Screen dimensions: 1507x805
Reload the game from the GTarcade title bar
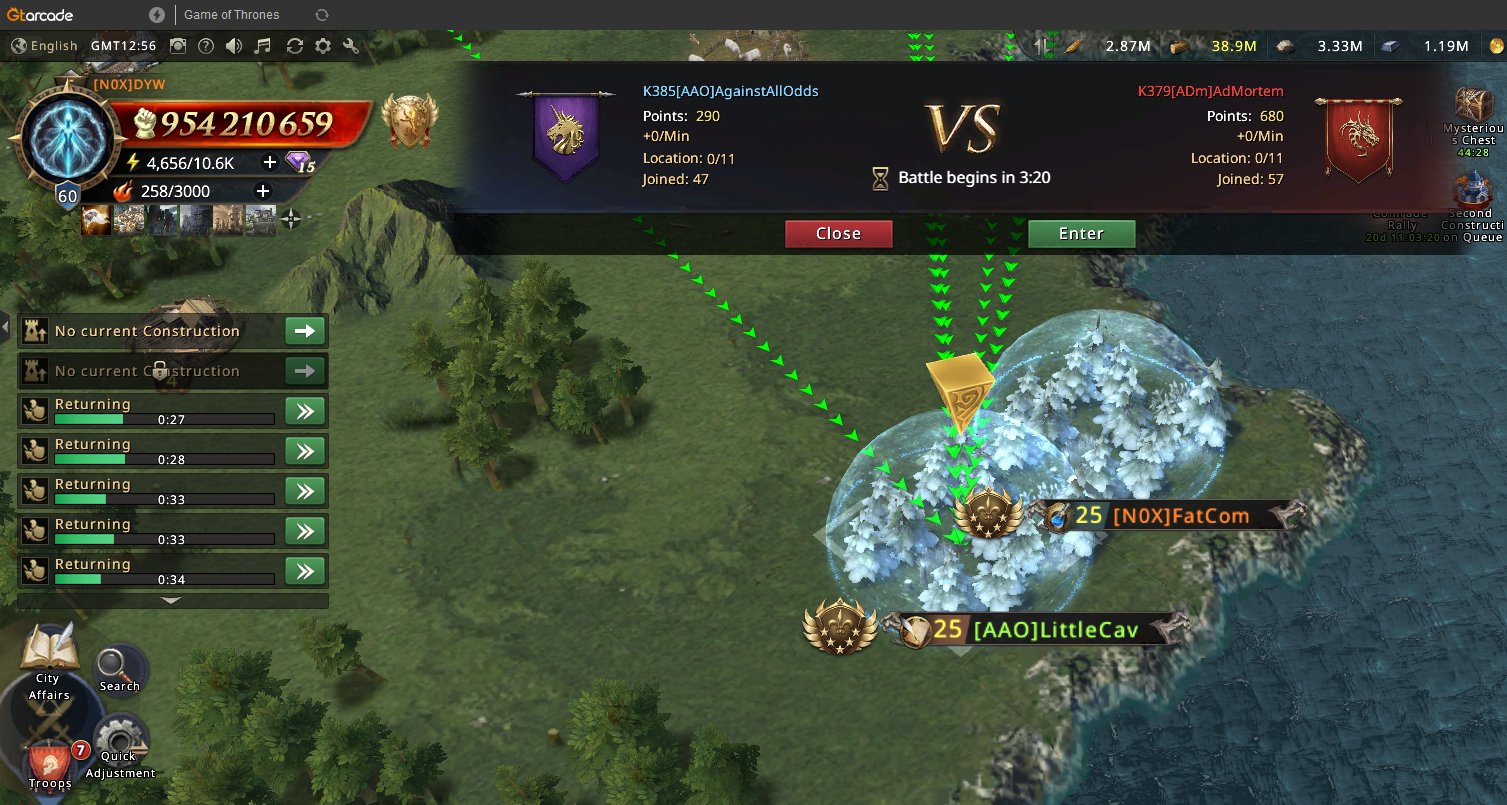click(321, 15)
